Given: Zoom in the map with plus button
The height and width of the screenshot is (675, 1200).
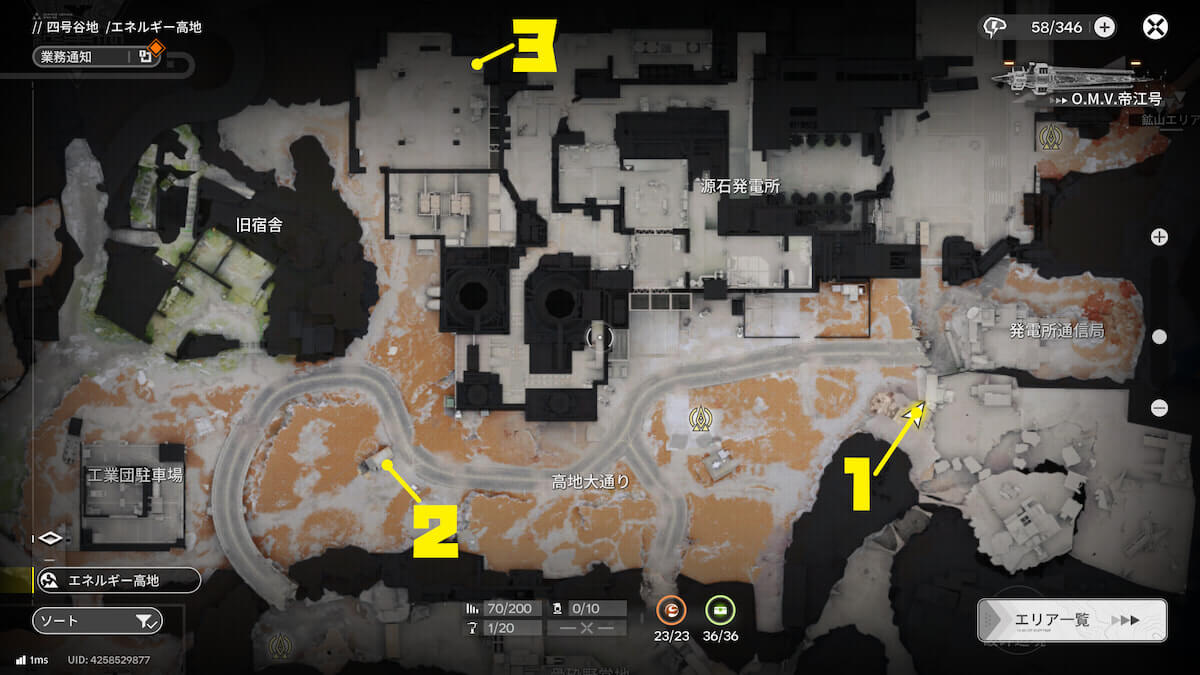Looking at the screenshot, I should point(1159,237).
